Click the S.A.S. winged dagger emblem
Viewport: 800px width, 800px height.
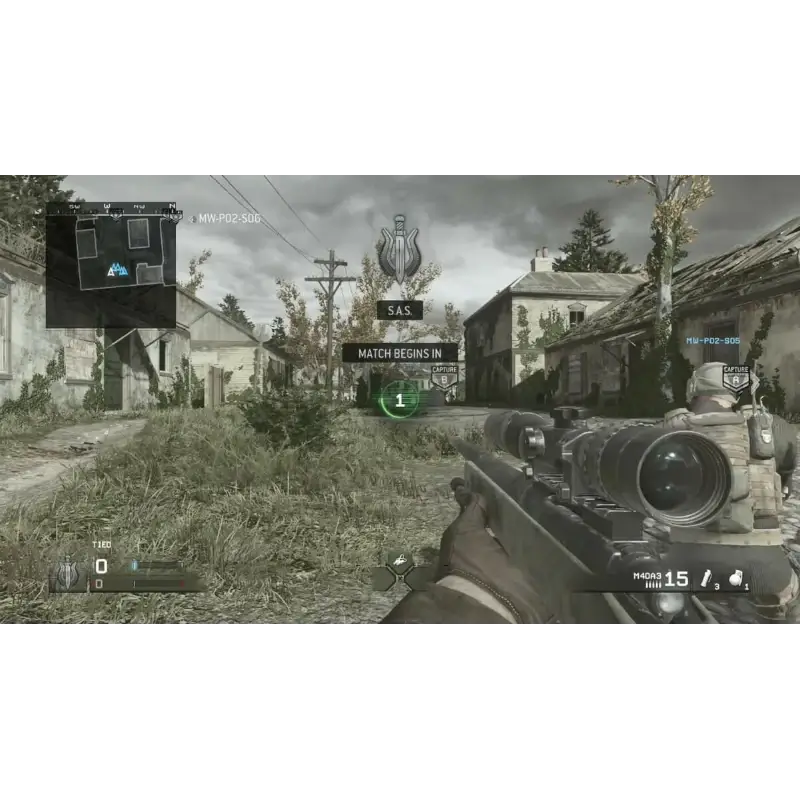[x=400, y=250]
